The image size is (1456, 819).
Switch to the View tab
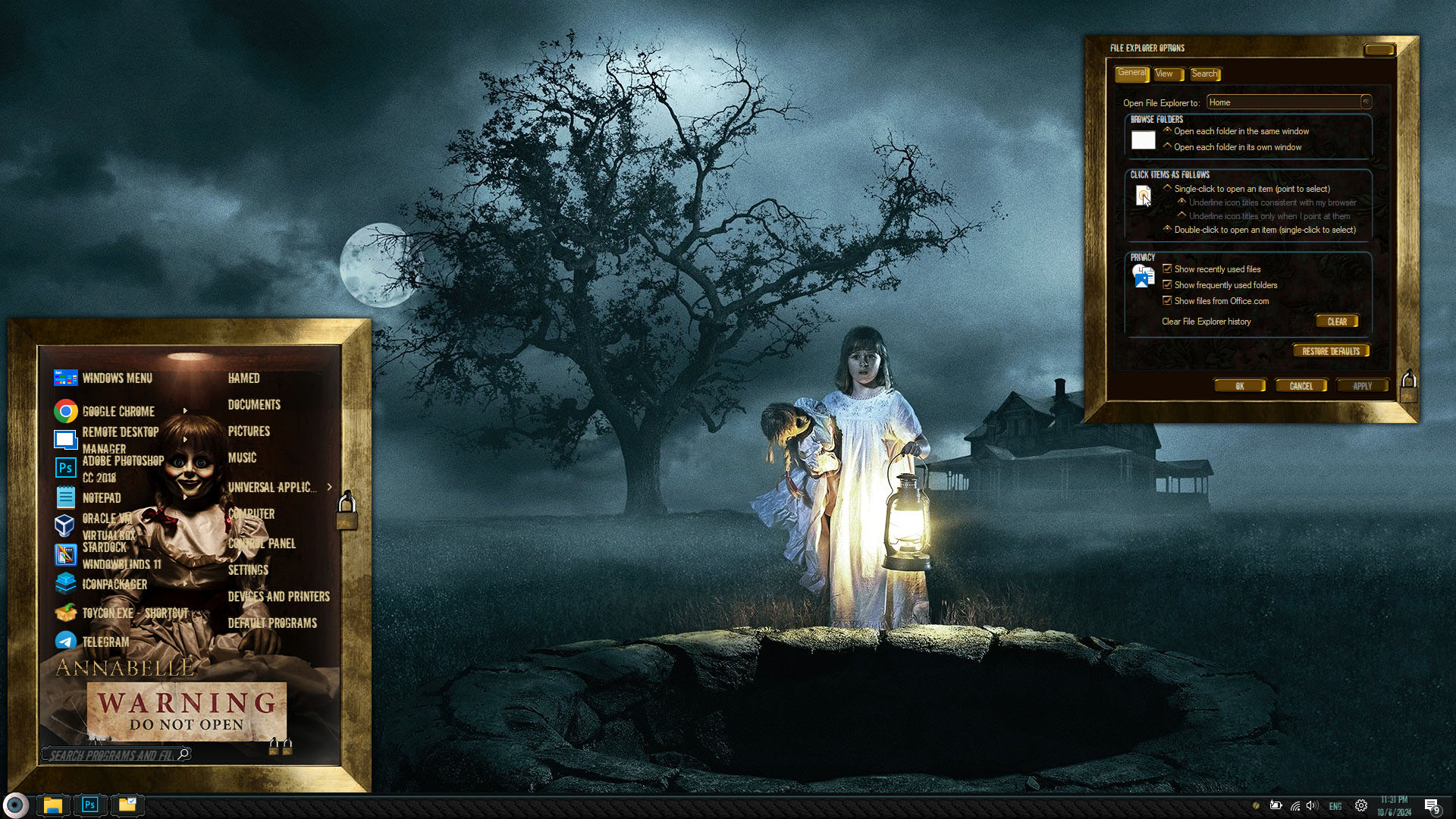pyautogui.click(x=1164, y=74)
